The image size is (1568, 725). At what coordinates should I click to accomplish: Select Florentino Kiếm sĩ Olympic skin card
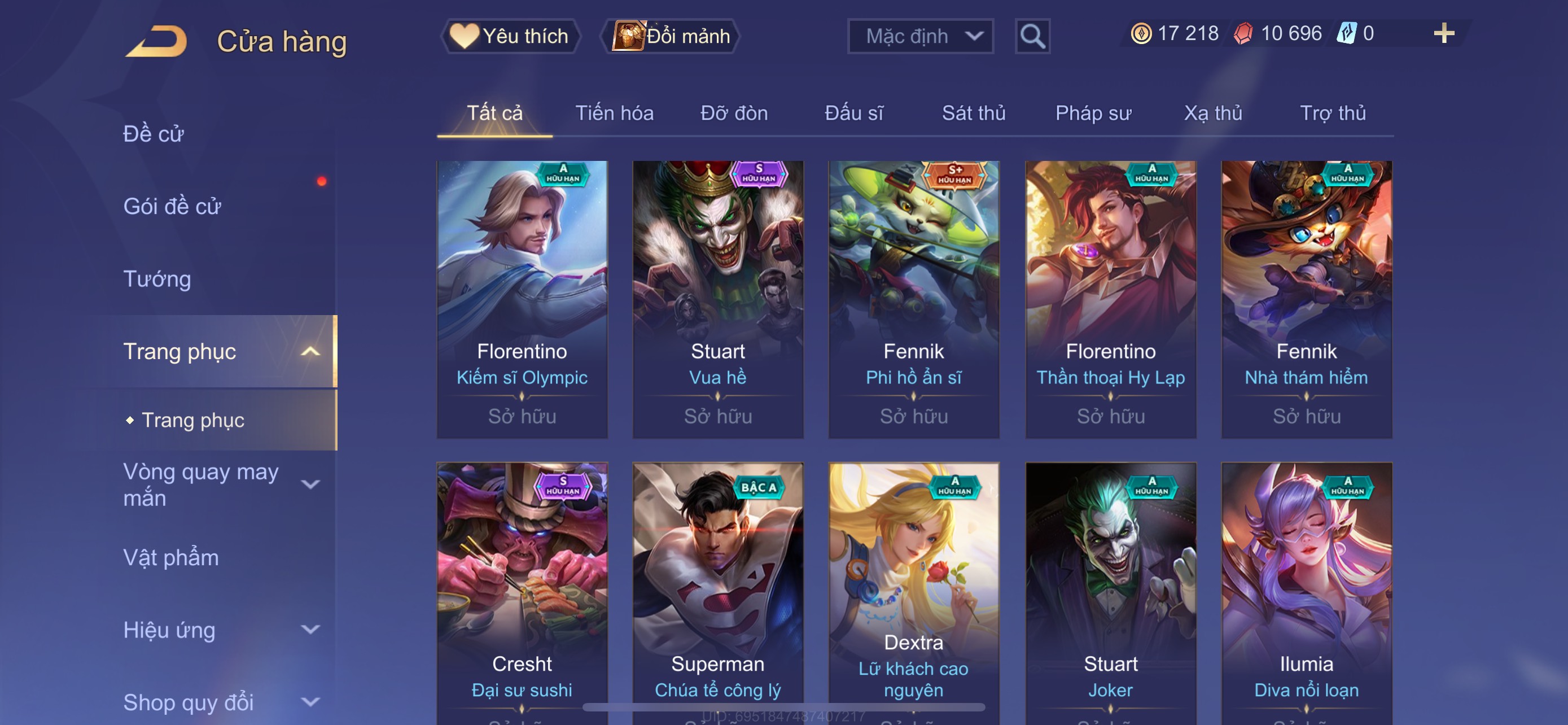522,298
